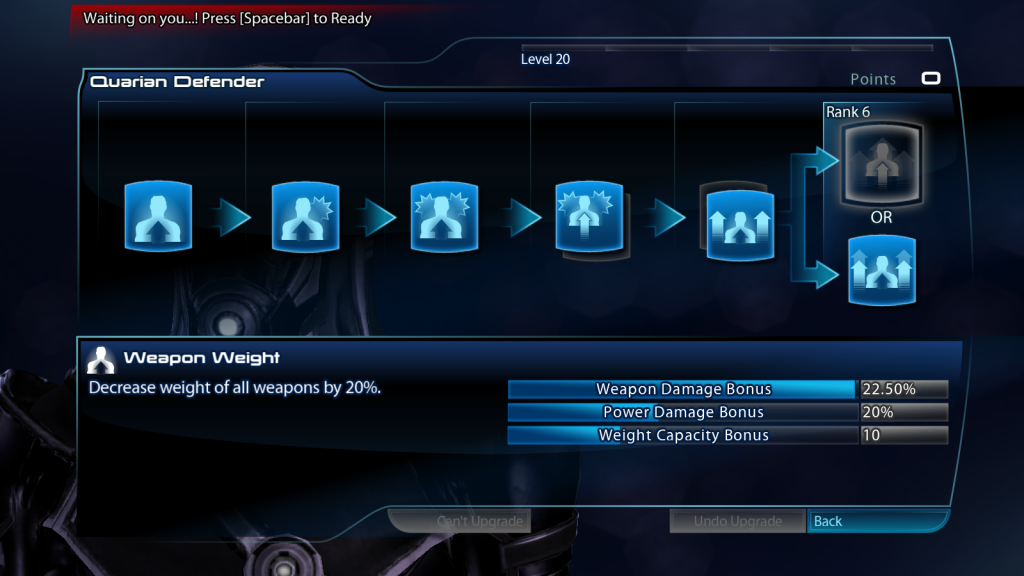This screenshot has width=1024, height=576.
Task: Select fourth rank figure with bursts and arrow
Action: click(589, 217)
